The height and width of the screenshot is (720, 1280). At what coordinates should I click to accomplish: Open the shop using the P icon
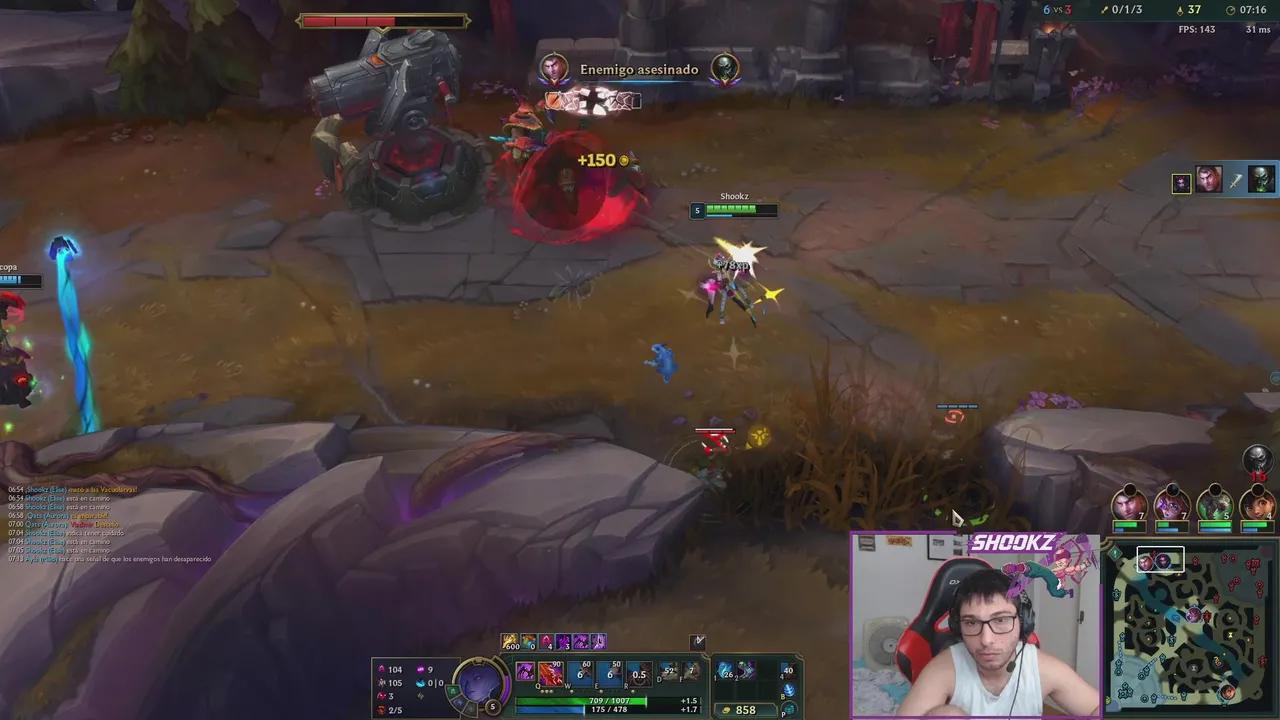pos(788,710)
